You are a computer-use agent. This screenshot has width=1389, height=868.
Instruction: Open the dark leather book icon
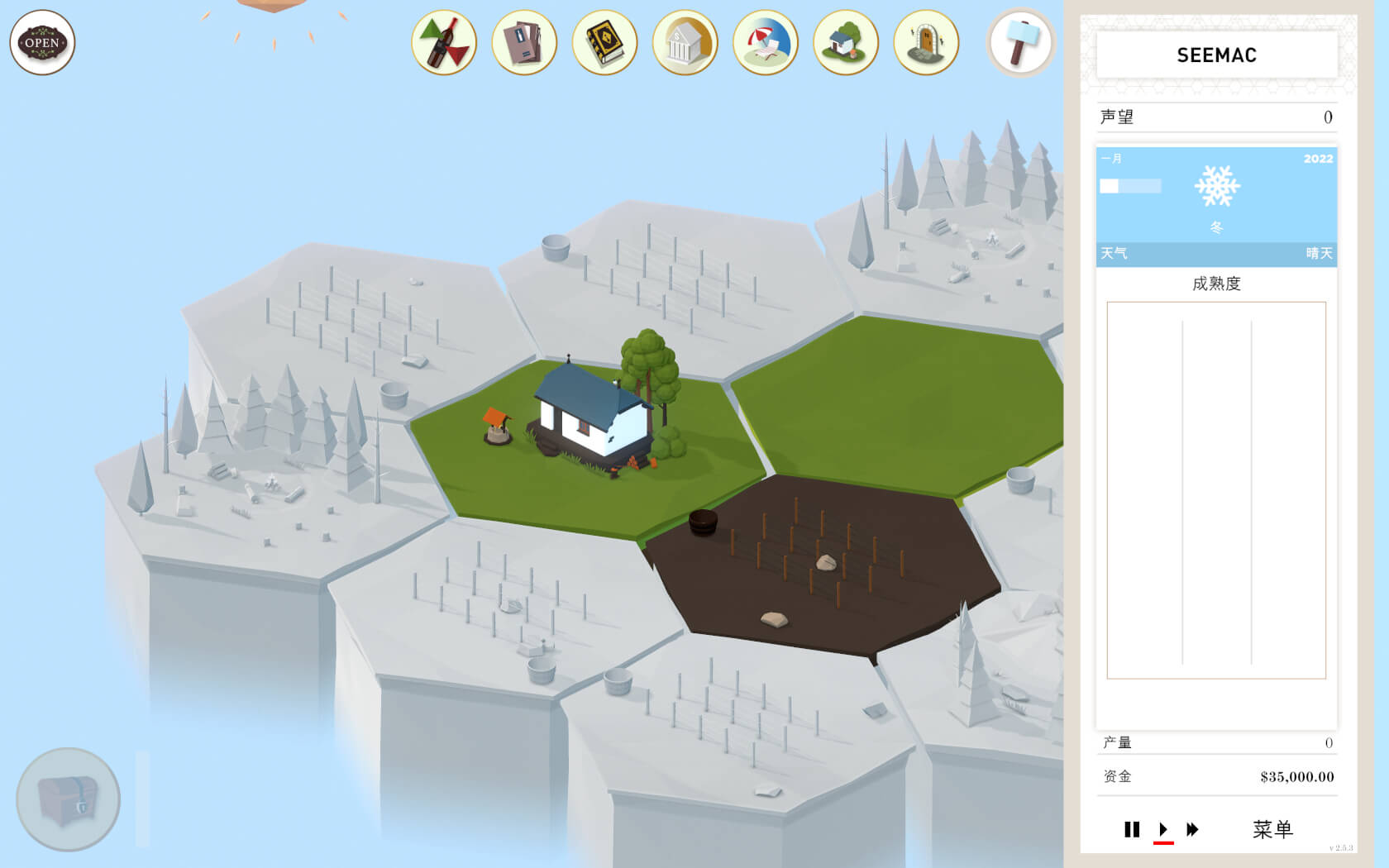coord(604,43)
